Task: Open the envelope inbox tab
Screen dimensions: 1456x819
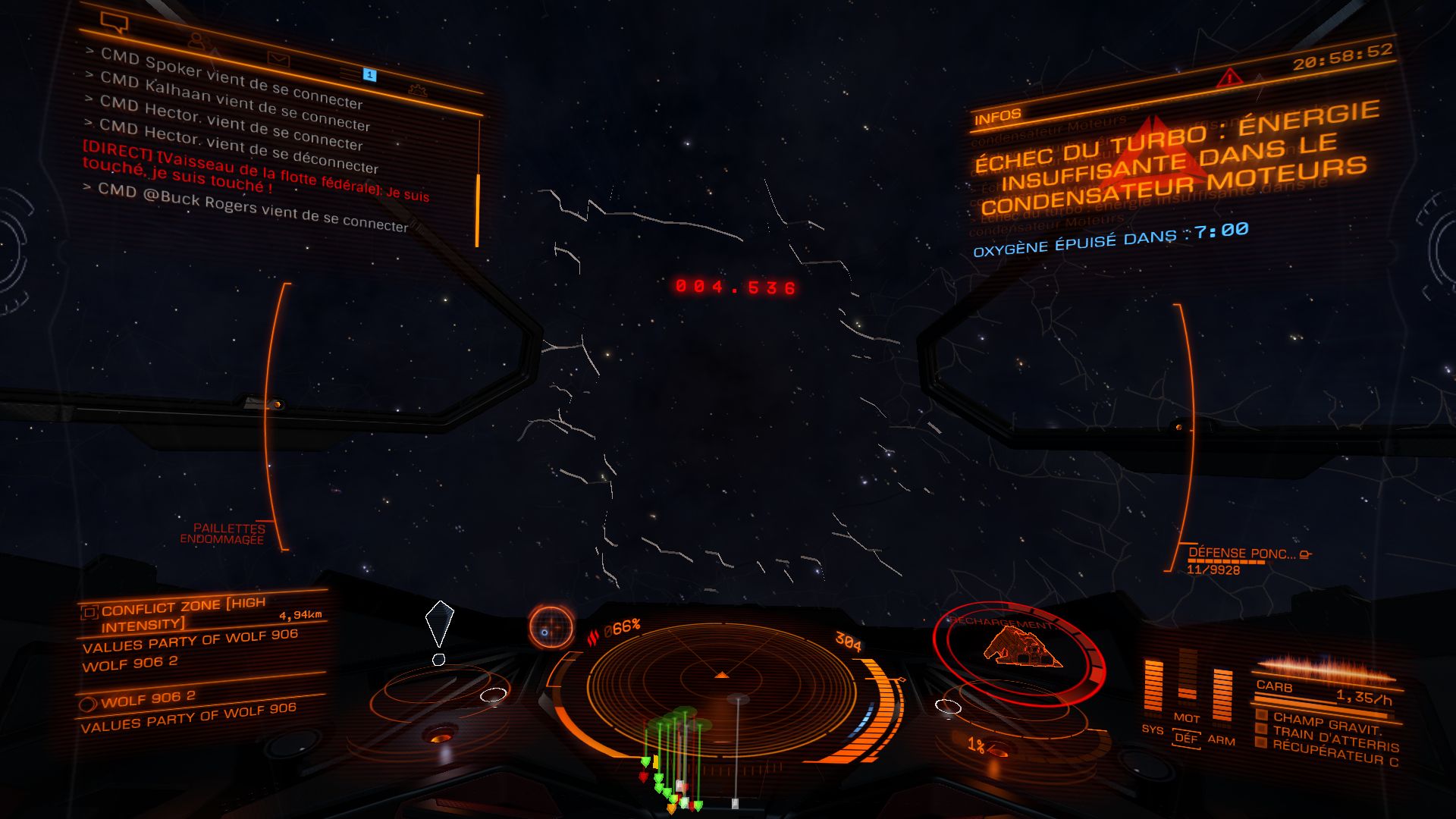Action: [278, 58]
